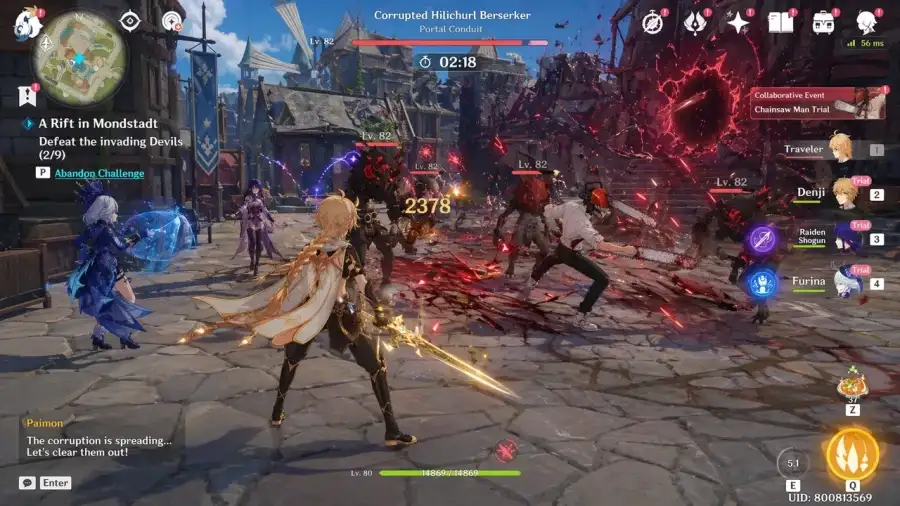This screenshot has height=506, width=900.
Task: Open the character profile silhouette icon
Action: point(866,22)
